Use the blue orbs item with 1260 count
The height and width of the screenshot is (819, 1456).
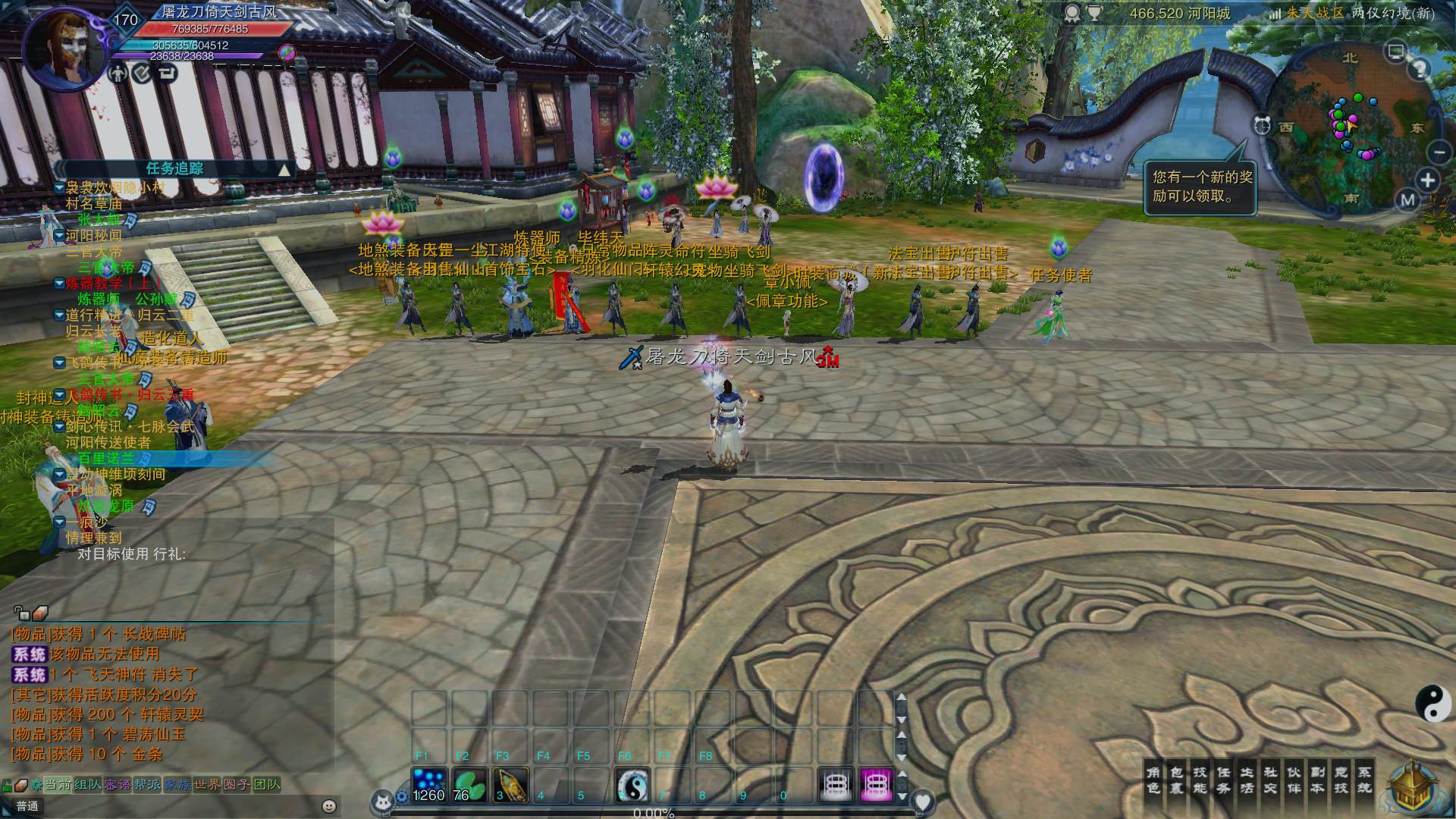(428, 785)
